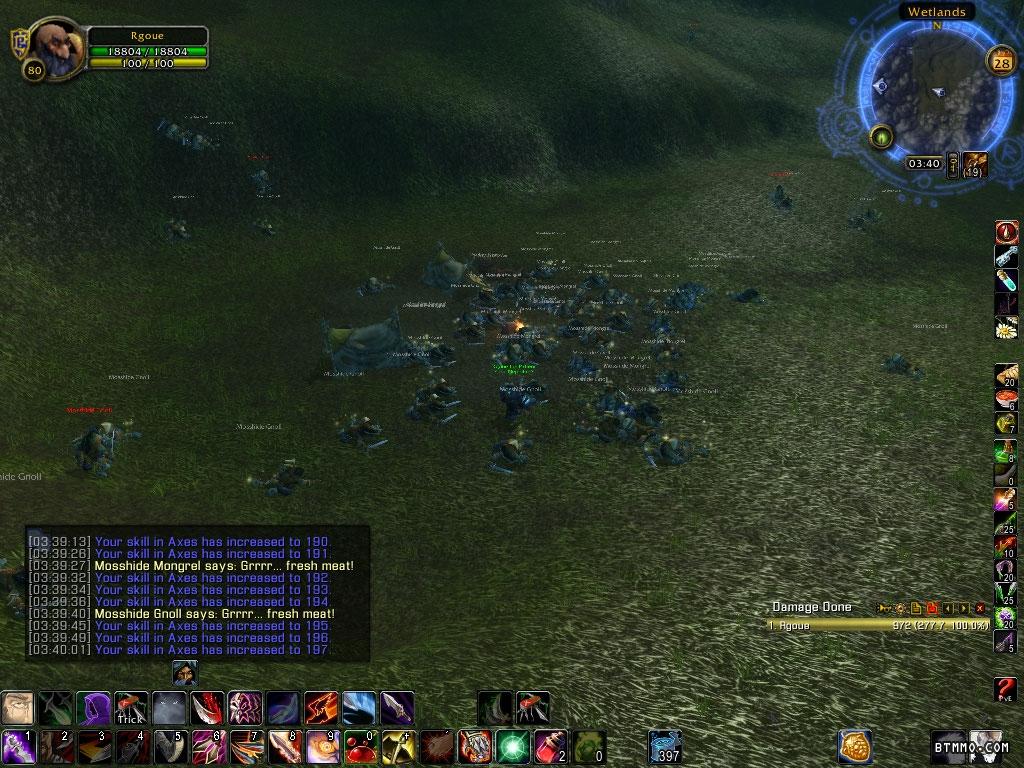Use the sword ability in slot 8
The width and height of the screenshot is (1024, 768).
(283, 747)
